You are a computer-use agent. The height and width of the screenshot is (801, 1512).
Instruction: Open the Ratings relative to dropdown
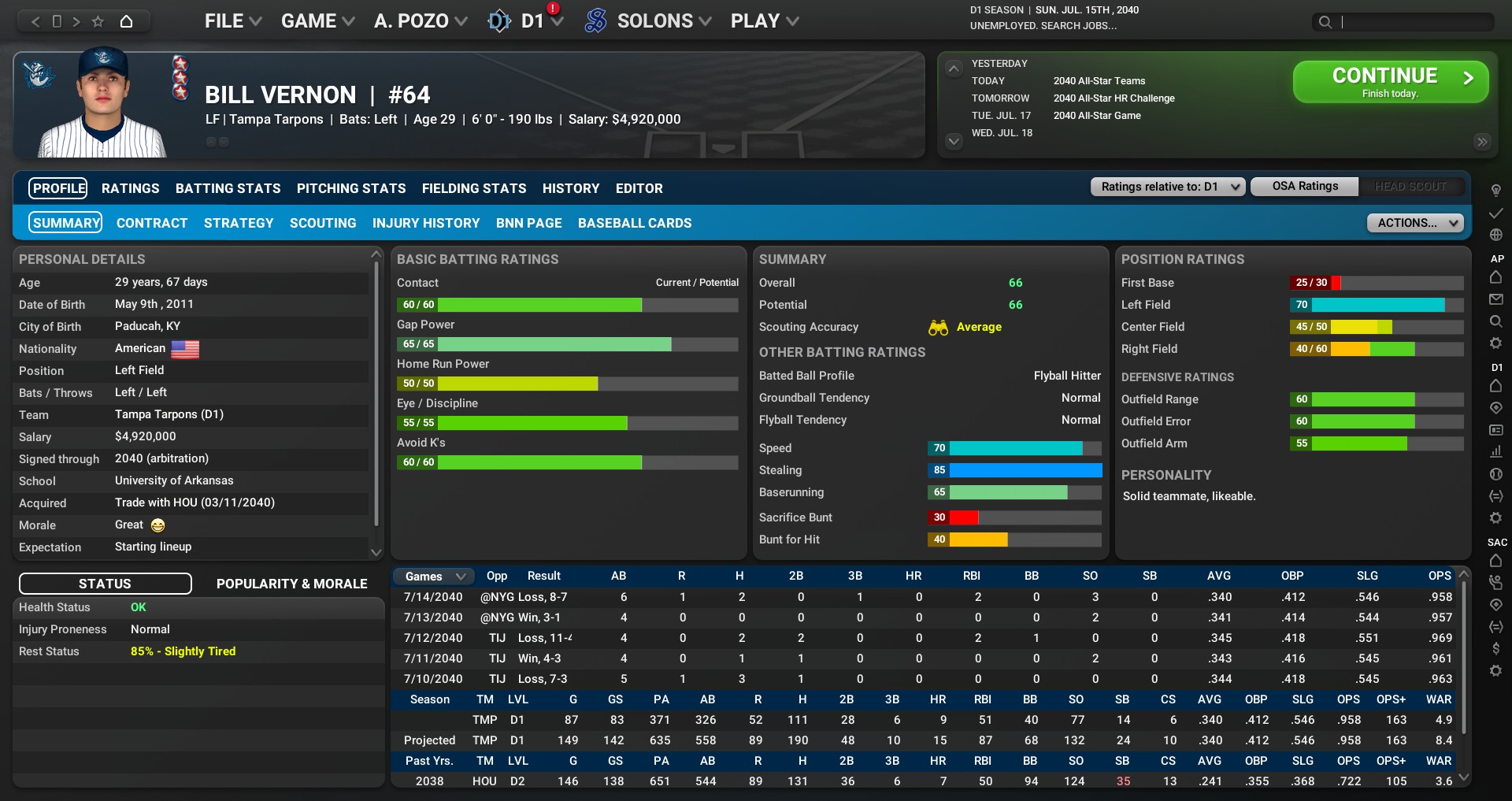pos(1167,187)
